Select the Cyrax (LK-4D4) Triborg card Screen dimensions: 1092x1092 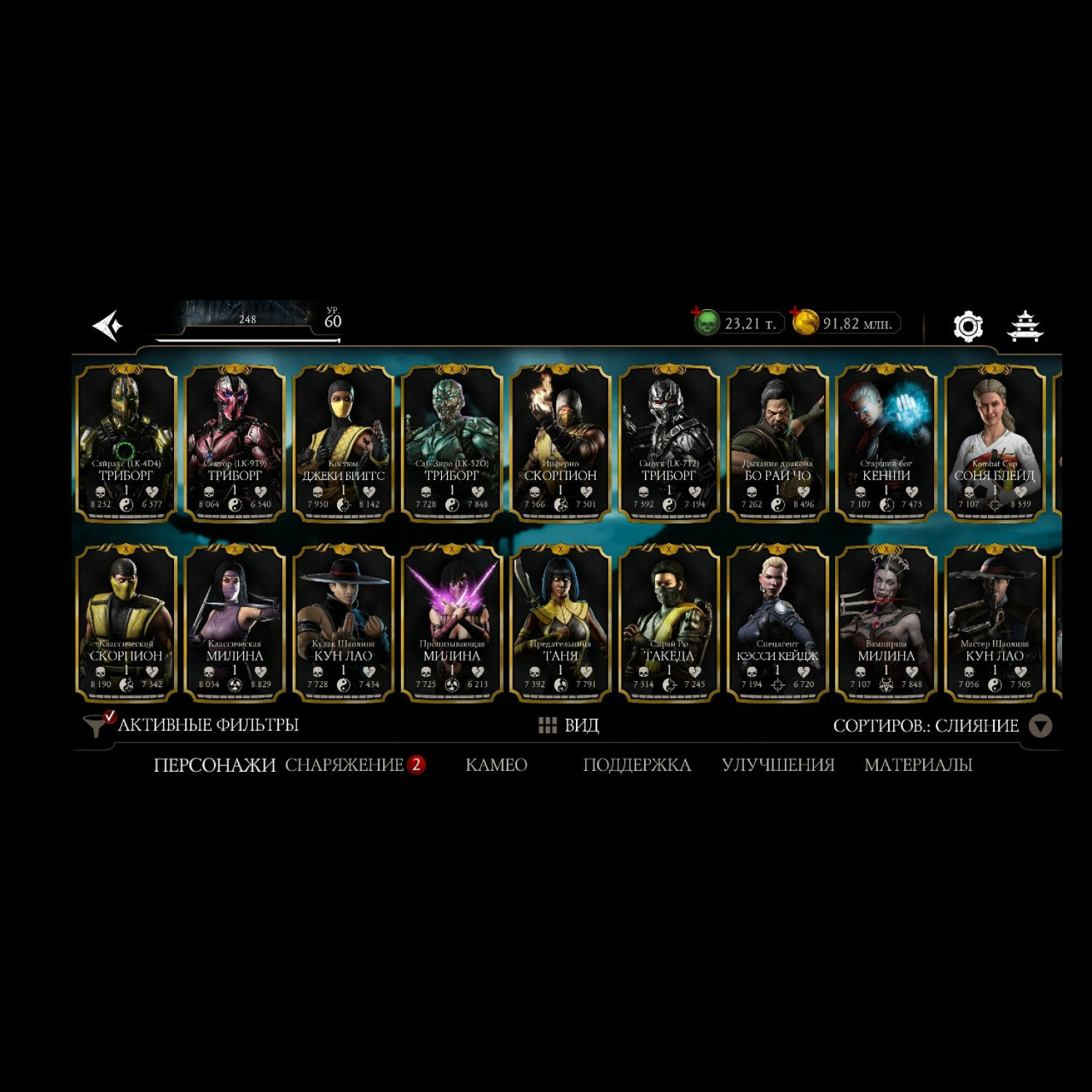point(126,443)
